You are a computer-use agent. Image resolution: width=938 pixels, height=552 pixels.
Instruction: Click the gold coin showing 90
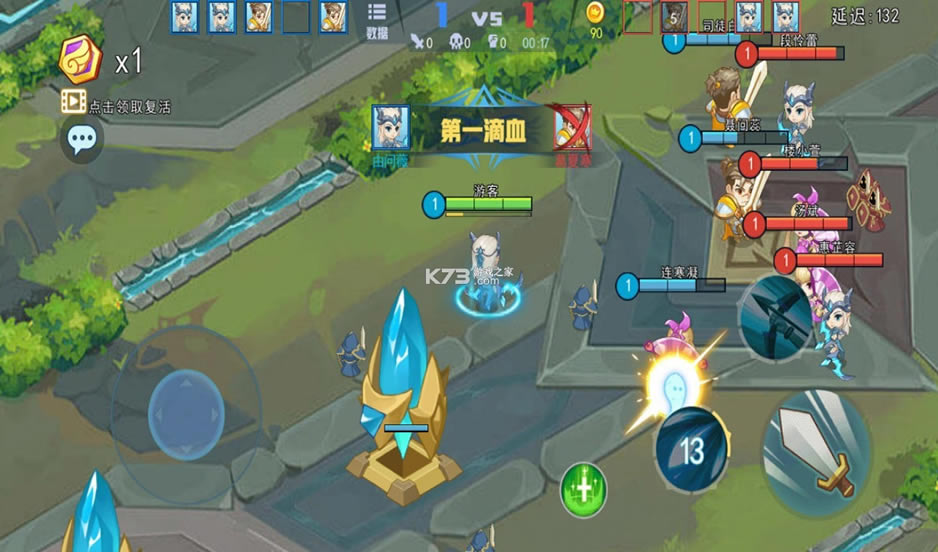pyautogui.click(x=595, y=13)
